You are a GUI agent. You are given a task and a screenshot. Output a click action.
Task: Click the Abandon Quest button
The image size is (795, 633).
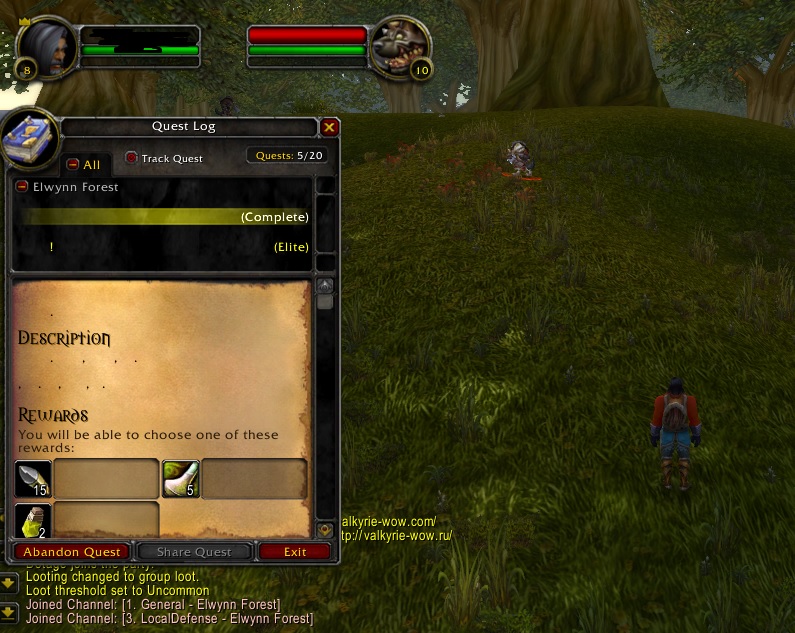[x=71, y=552]
